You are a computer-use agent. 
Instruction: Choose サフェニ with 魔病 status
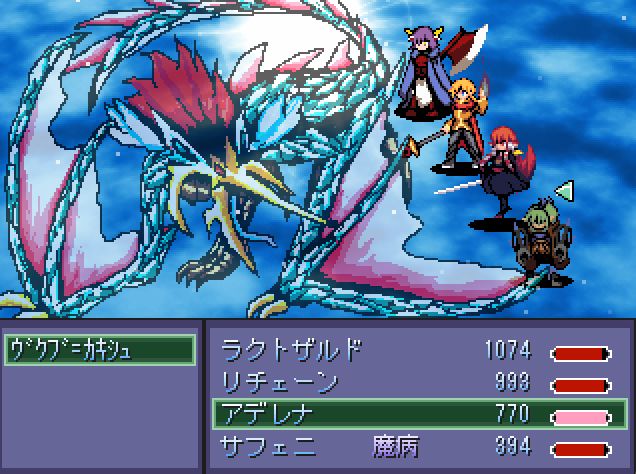[x=417, y=444]
